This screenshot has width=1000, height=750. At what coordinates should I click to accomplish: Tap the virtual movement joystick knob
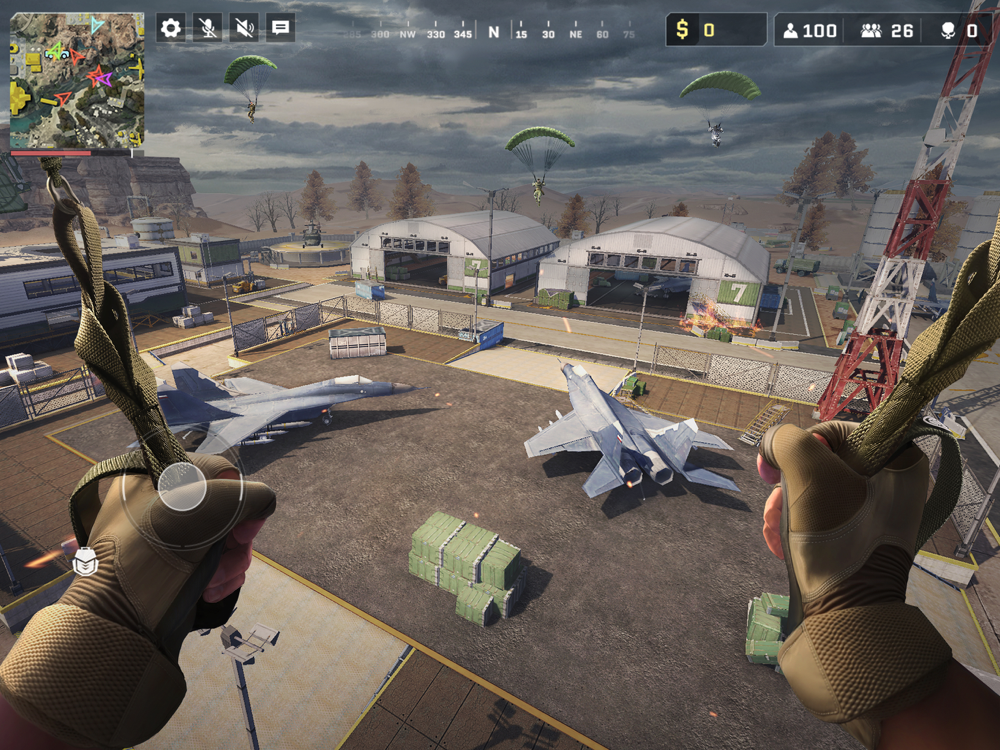pyautogui.click(x=182, y=488)
